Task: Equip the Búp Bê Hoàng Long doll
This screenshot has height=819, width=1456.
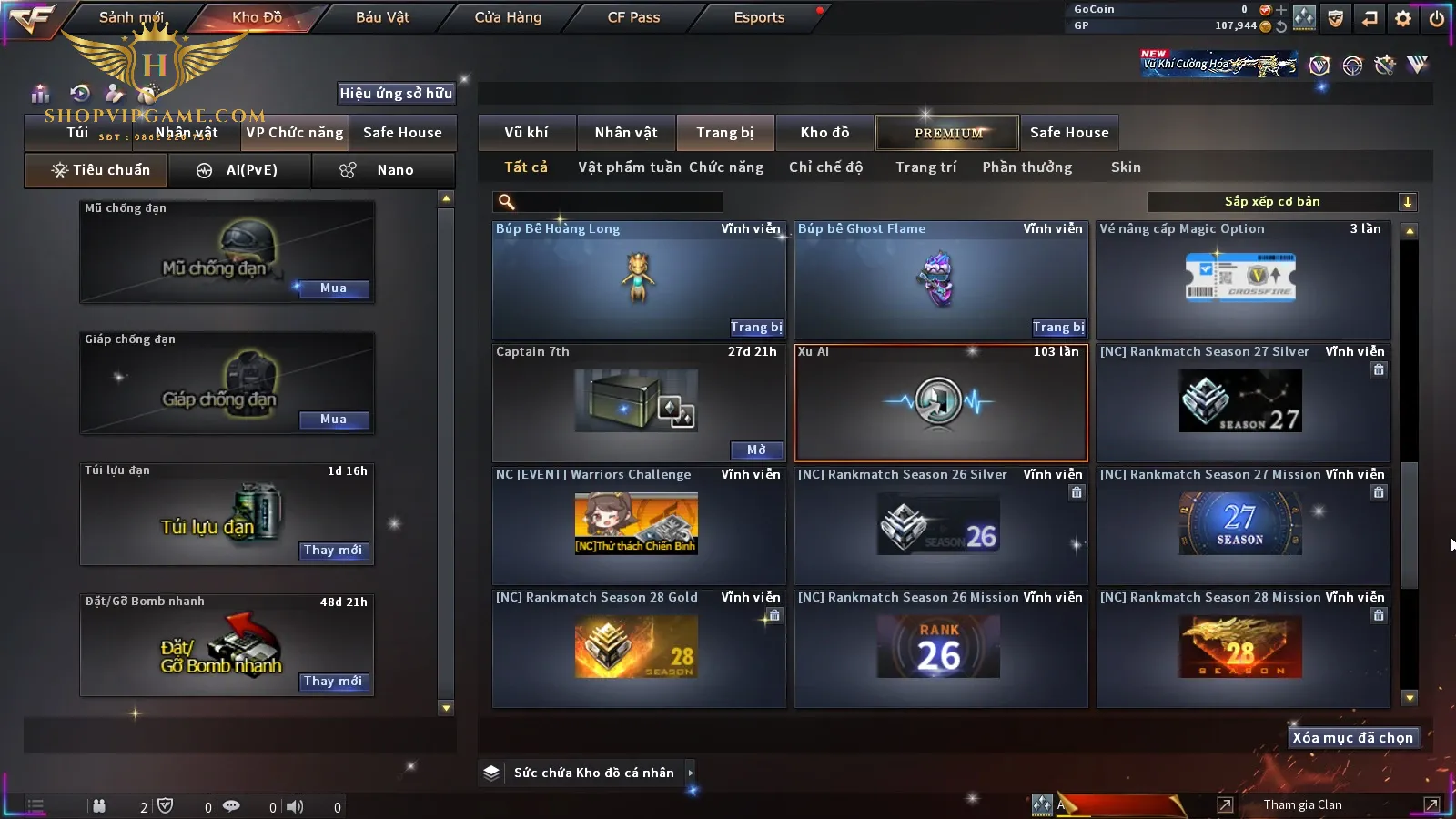Action: pos(755,328)
